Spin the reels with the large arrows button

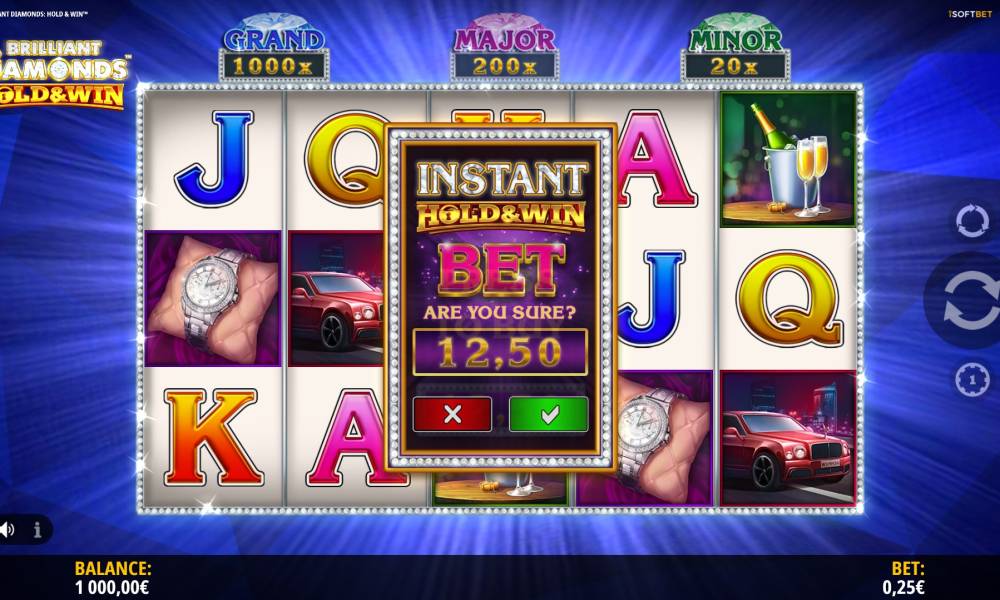[x=969, y=300]
